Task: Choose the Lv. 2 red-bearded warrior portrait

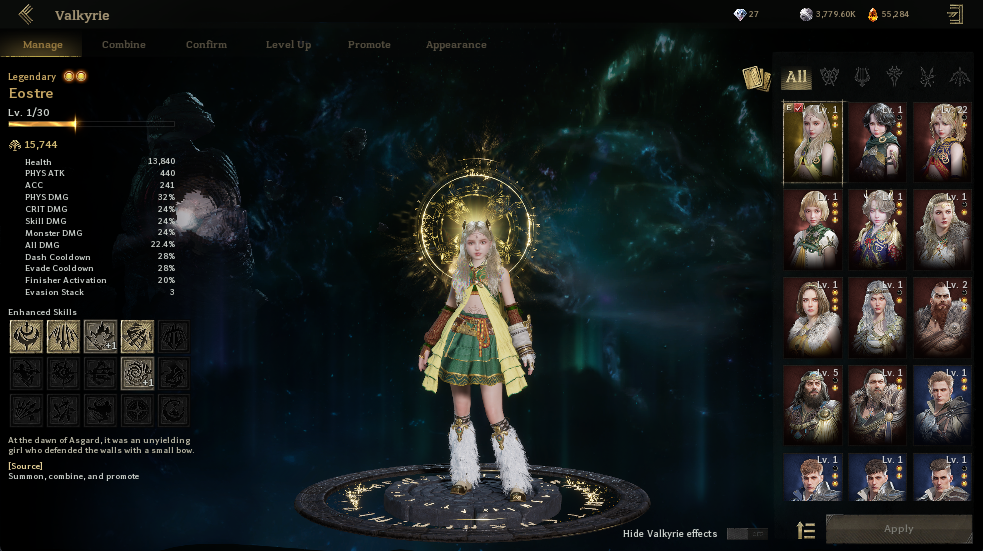Action: pyautogui.click(x=941, y=316)
